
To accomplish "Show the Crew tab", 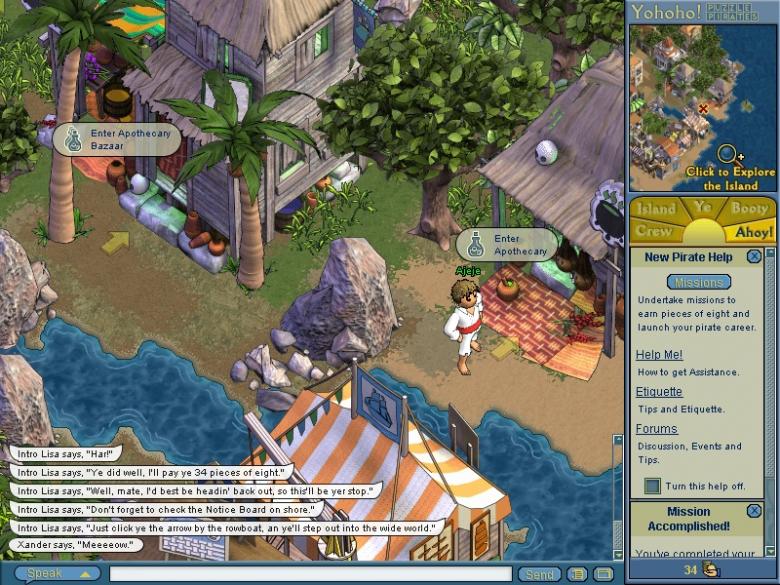I will pos(653,231).
